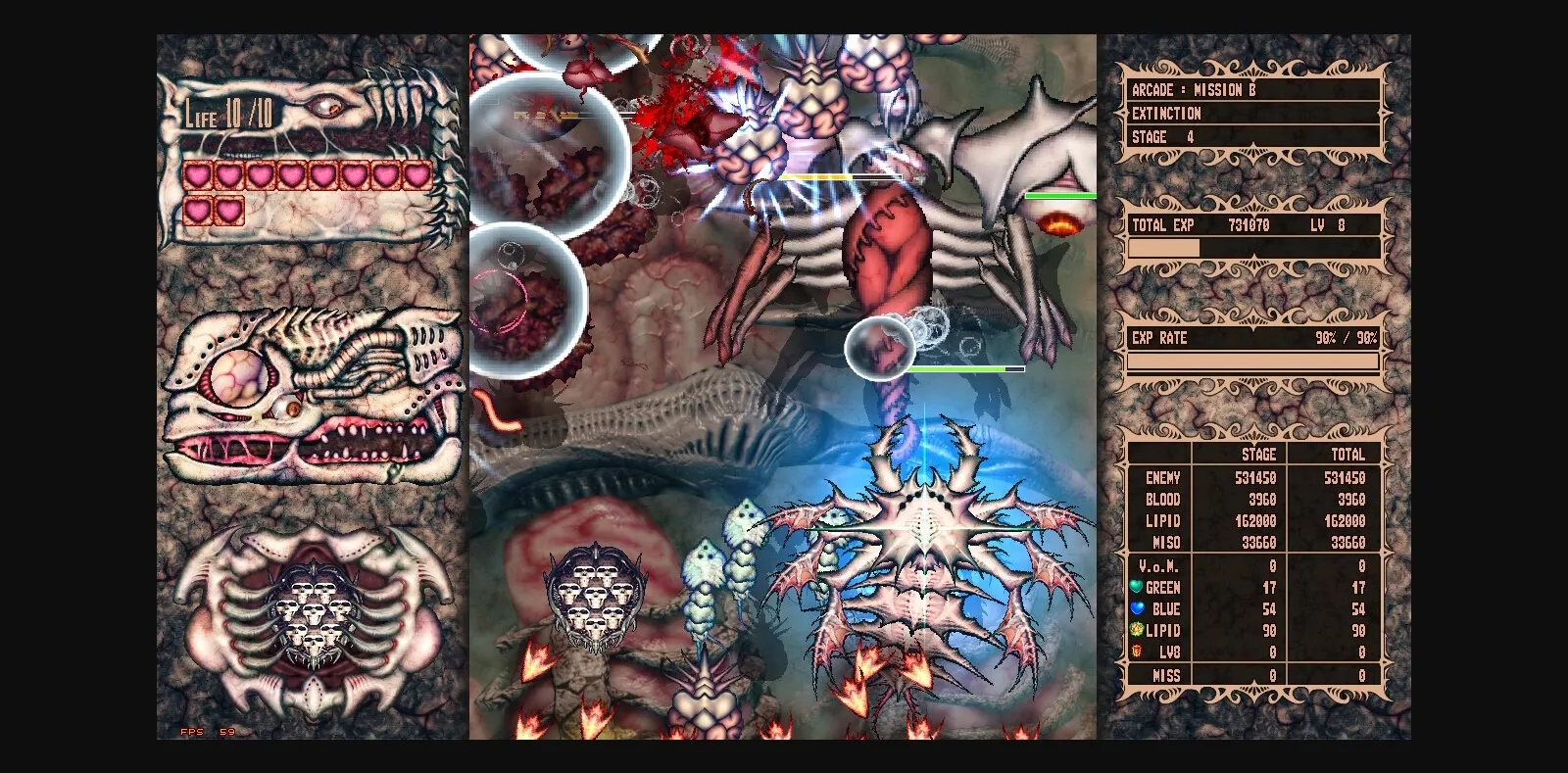Image resolution: width=1568 pixels, height=773 pixels.
Task: Click the green boss health bar at top
Action: point(1056,196)
